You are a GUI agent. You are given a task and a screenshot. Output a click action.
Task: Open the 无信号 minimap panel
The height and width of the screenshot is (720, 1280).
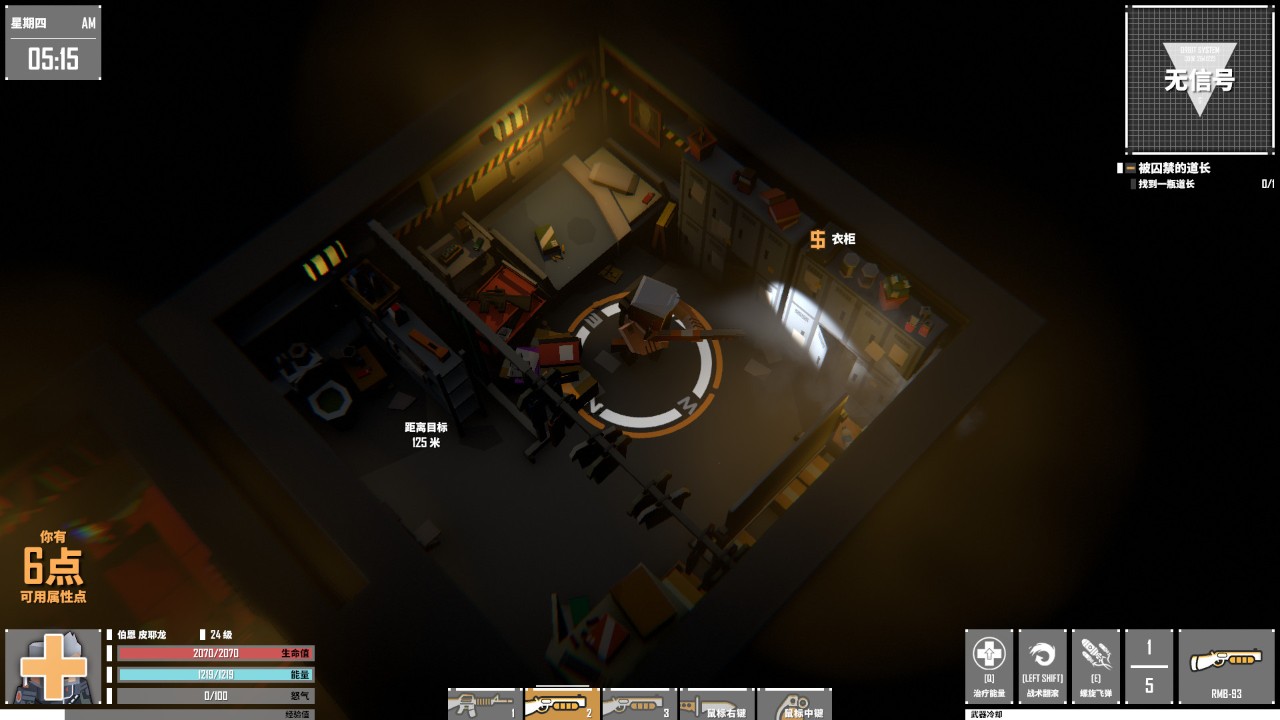tap(1199, 80)
